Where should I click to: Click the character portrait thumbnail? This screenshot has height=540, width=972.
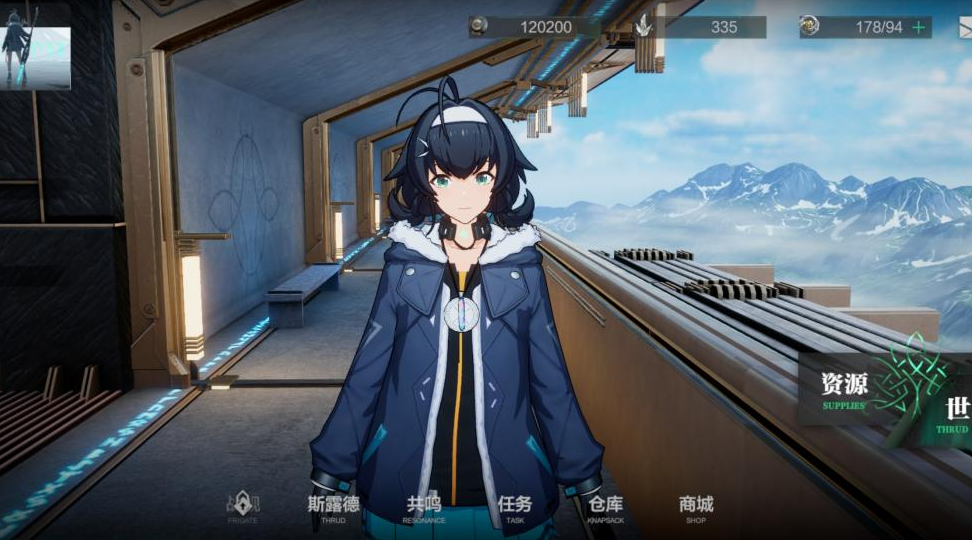(36, 46)
